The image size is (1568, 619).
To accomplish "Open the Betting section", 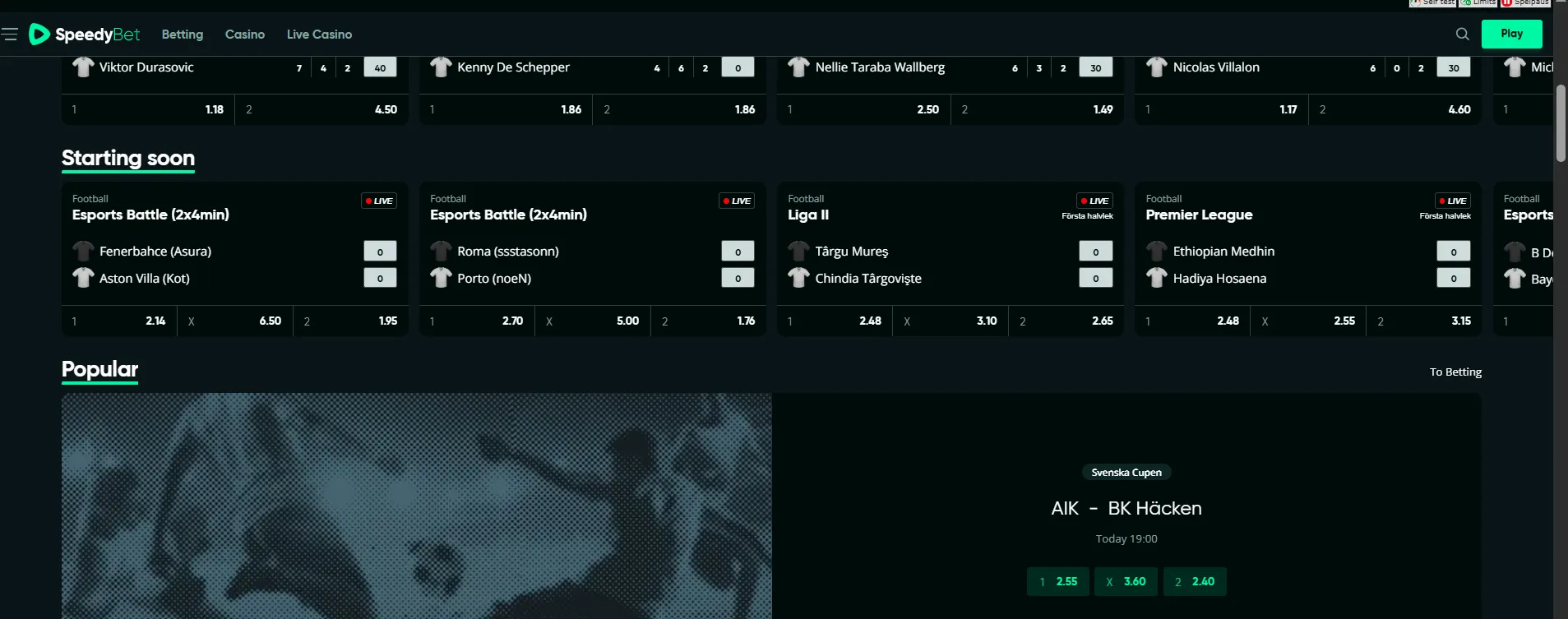I will [x=182, y=35].
